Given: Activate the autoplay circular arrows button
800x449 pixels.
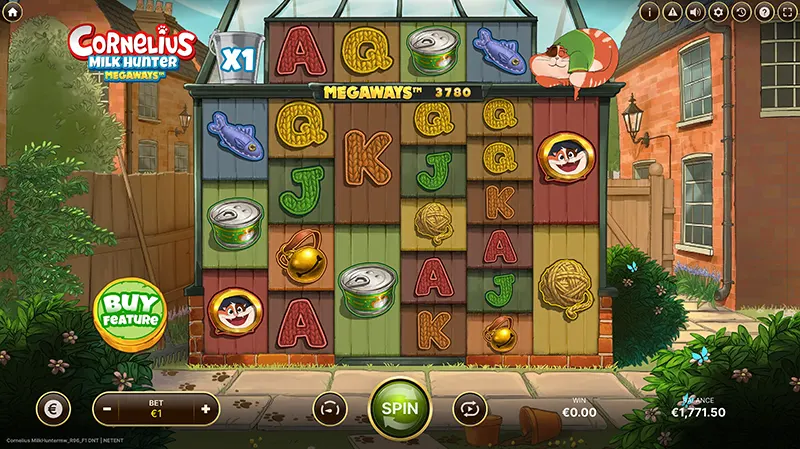Looking at the screenshot, I should pyautogui.click(x=468, y=409).
